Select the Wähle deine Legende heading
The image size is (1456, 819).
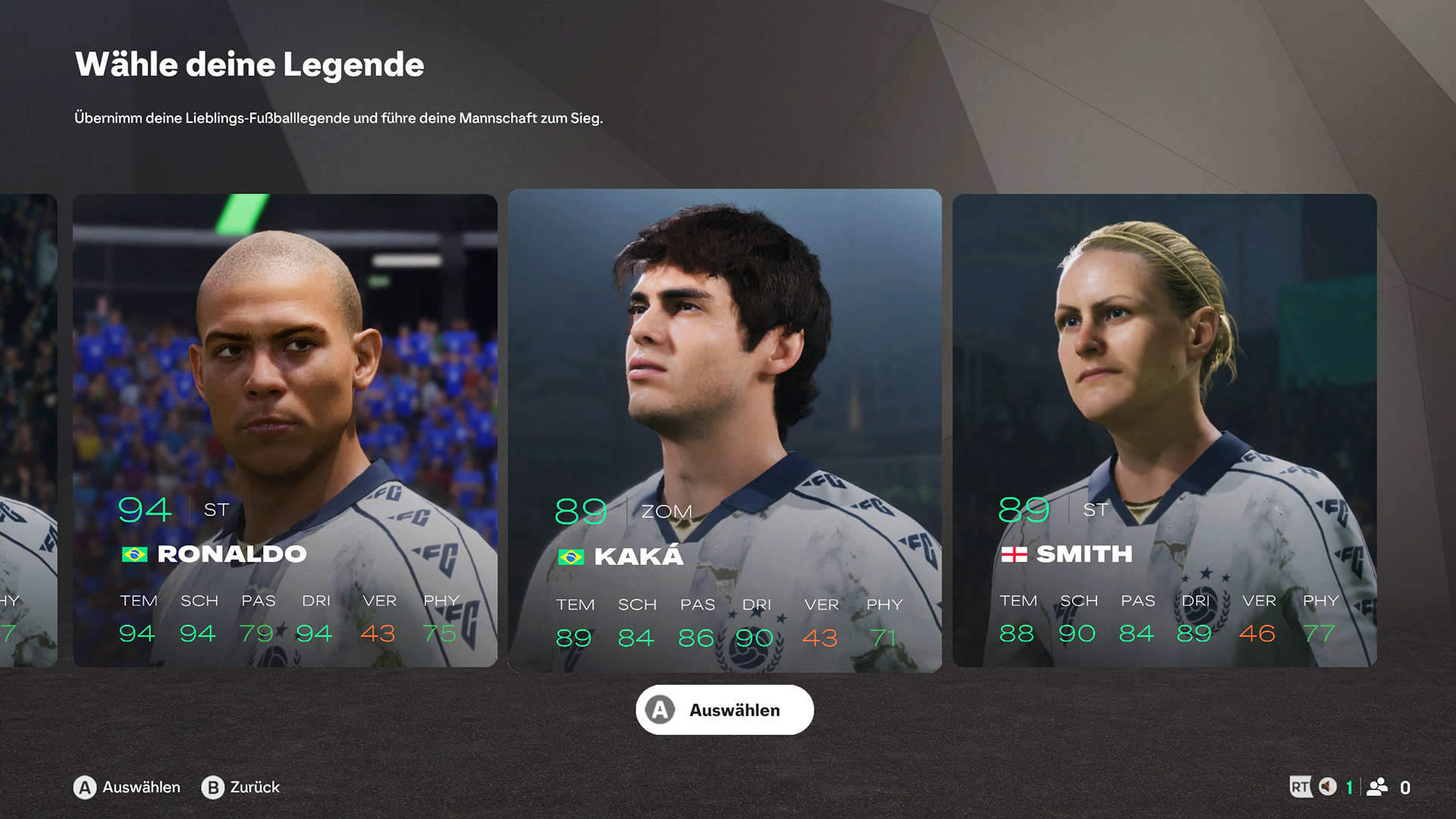tap(249, 65)
